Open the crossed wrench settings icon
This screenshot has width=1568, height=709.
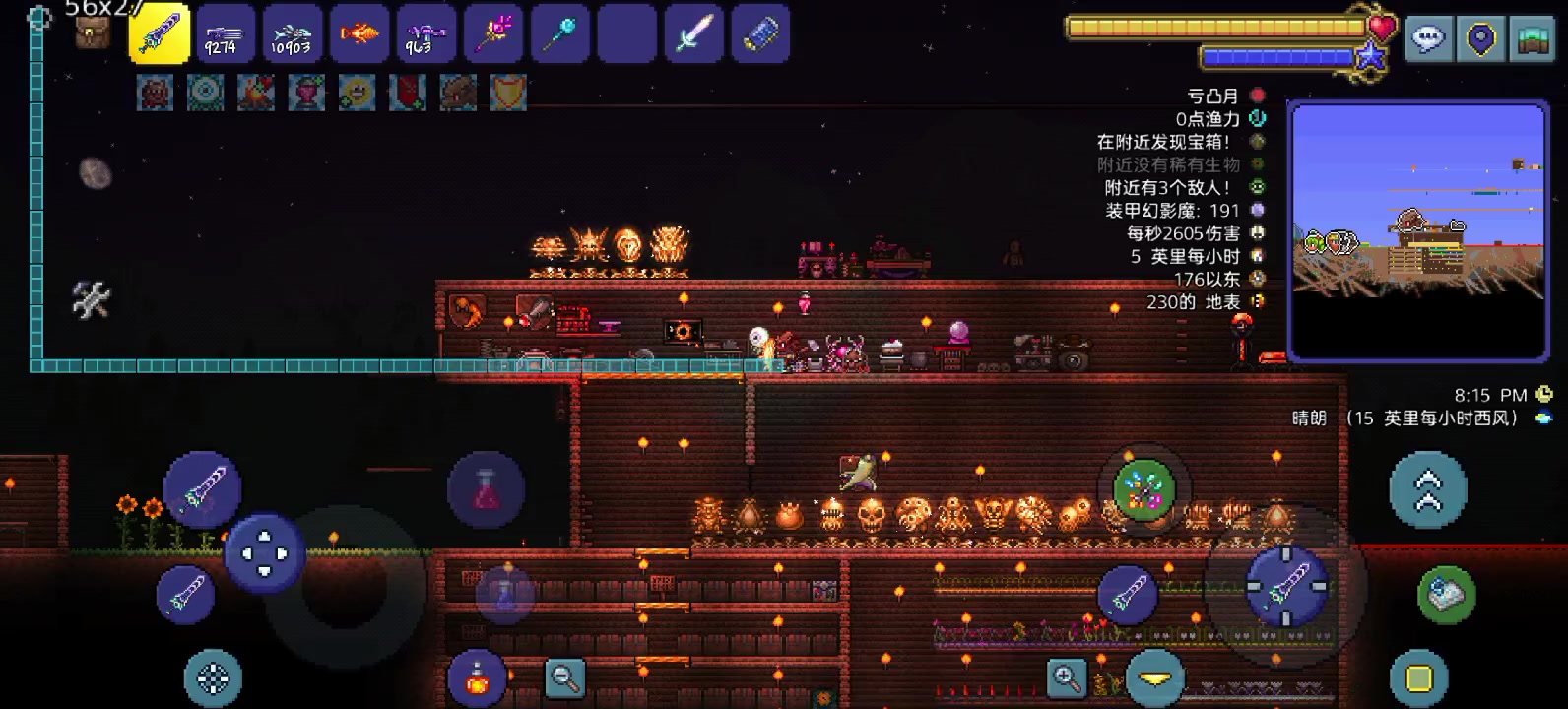(x=91, y=300)
